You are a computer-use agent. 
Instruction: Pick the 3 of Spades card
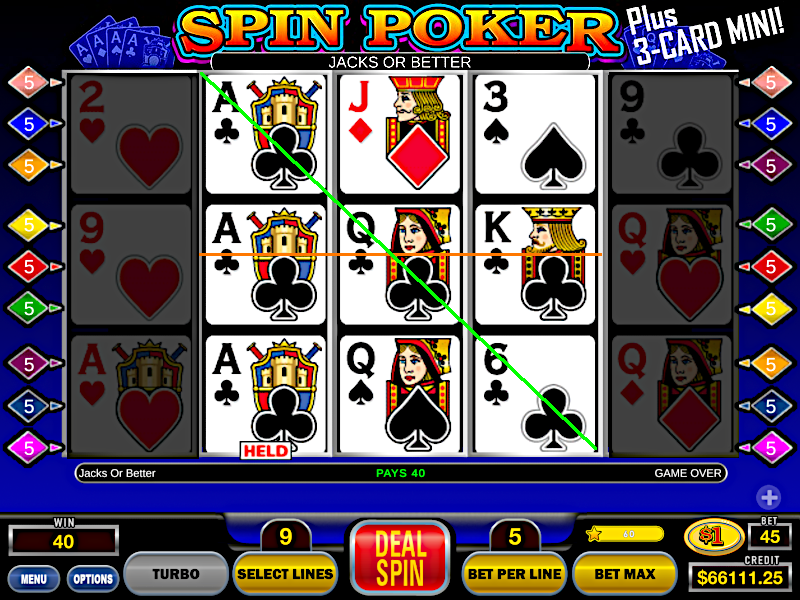[x=534, y=134]
